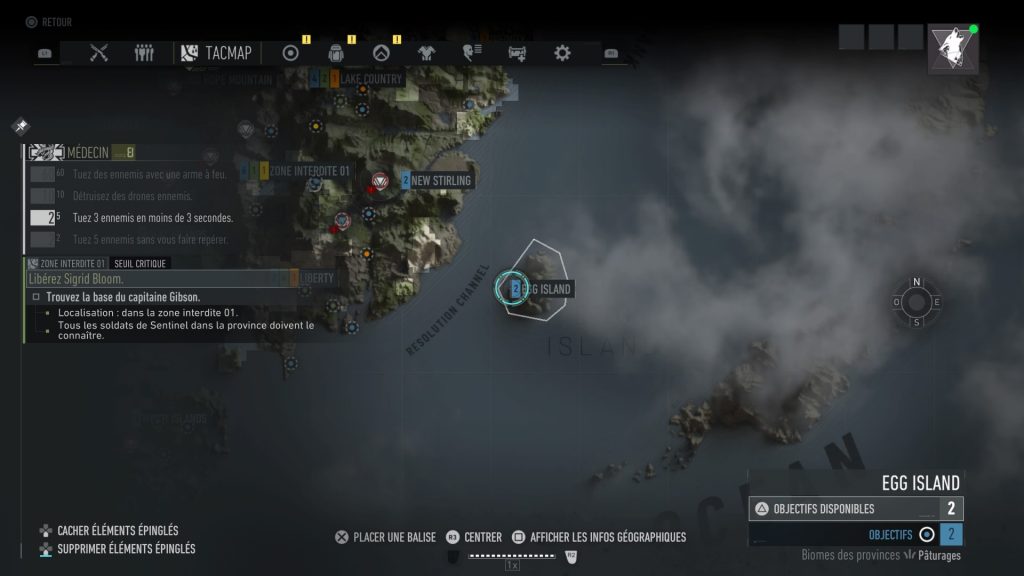This screenshot has height=576, width=1024.
Task: Select the TACMAP tab
Action: click(x=217, y=53)
